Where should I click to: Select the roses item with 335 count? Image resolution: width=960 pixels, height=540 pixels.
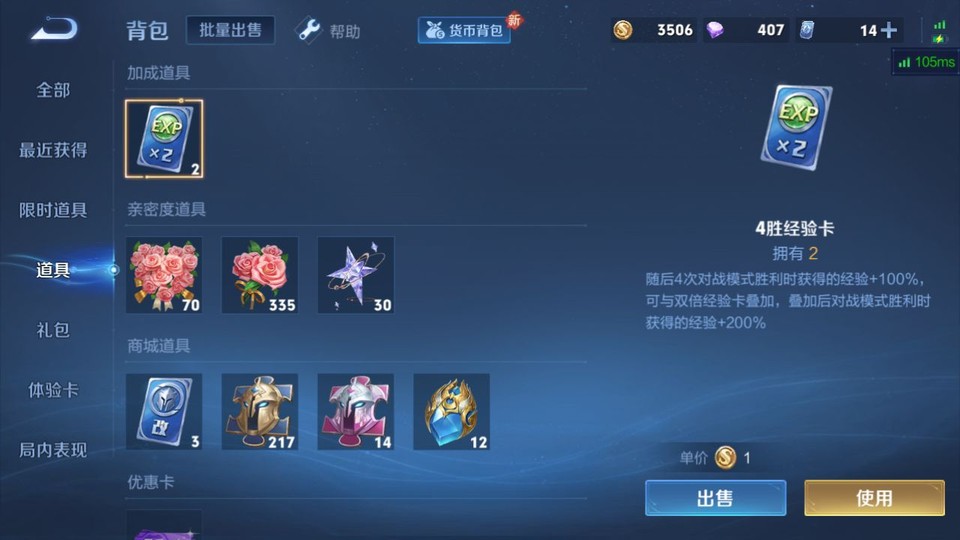[x=260, y=275]
